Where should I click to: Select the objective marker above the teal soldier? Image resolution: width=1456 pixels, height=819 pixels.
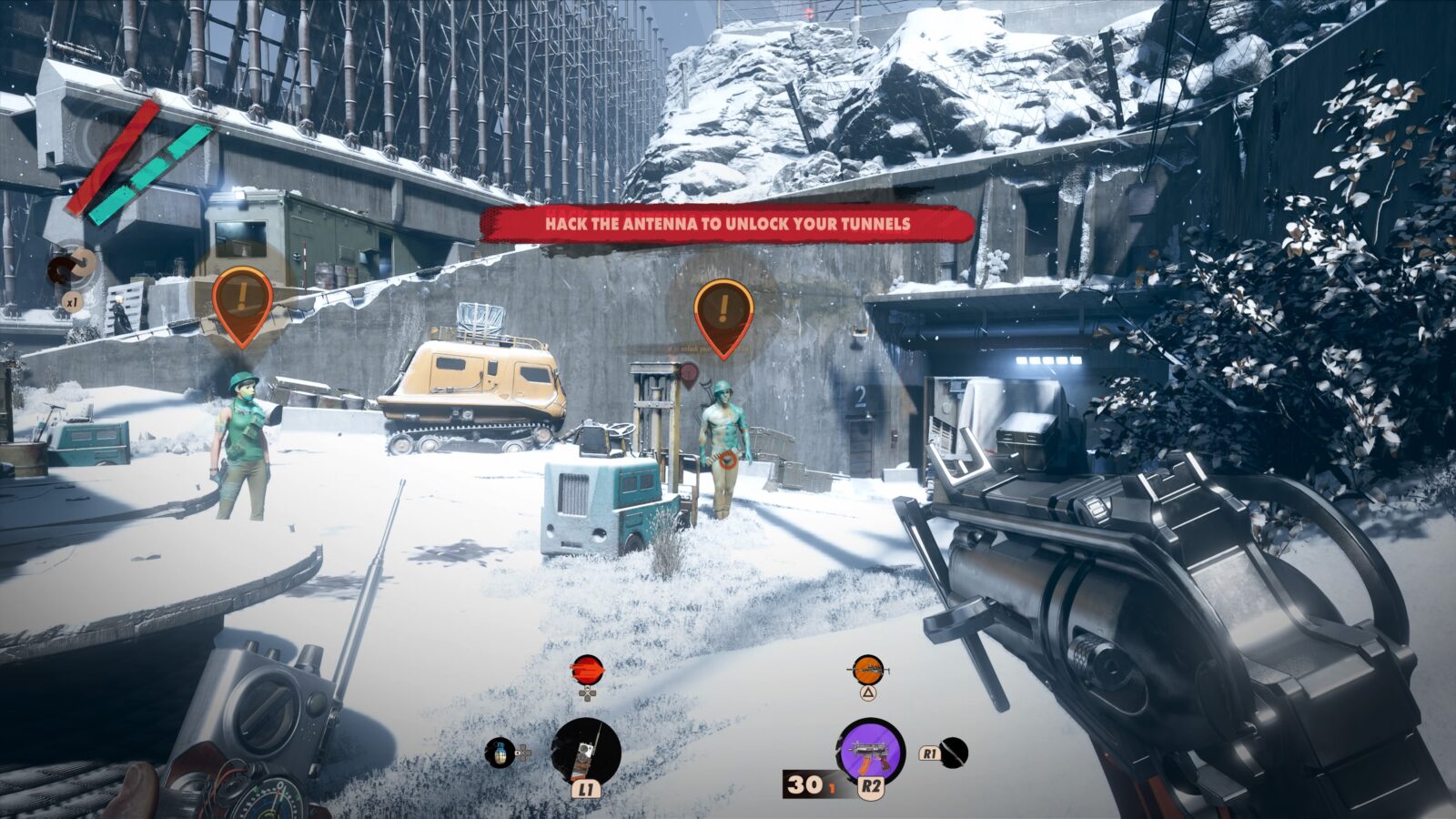[x=723, y=312]
